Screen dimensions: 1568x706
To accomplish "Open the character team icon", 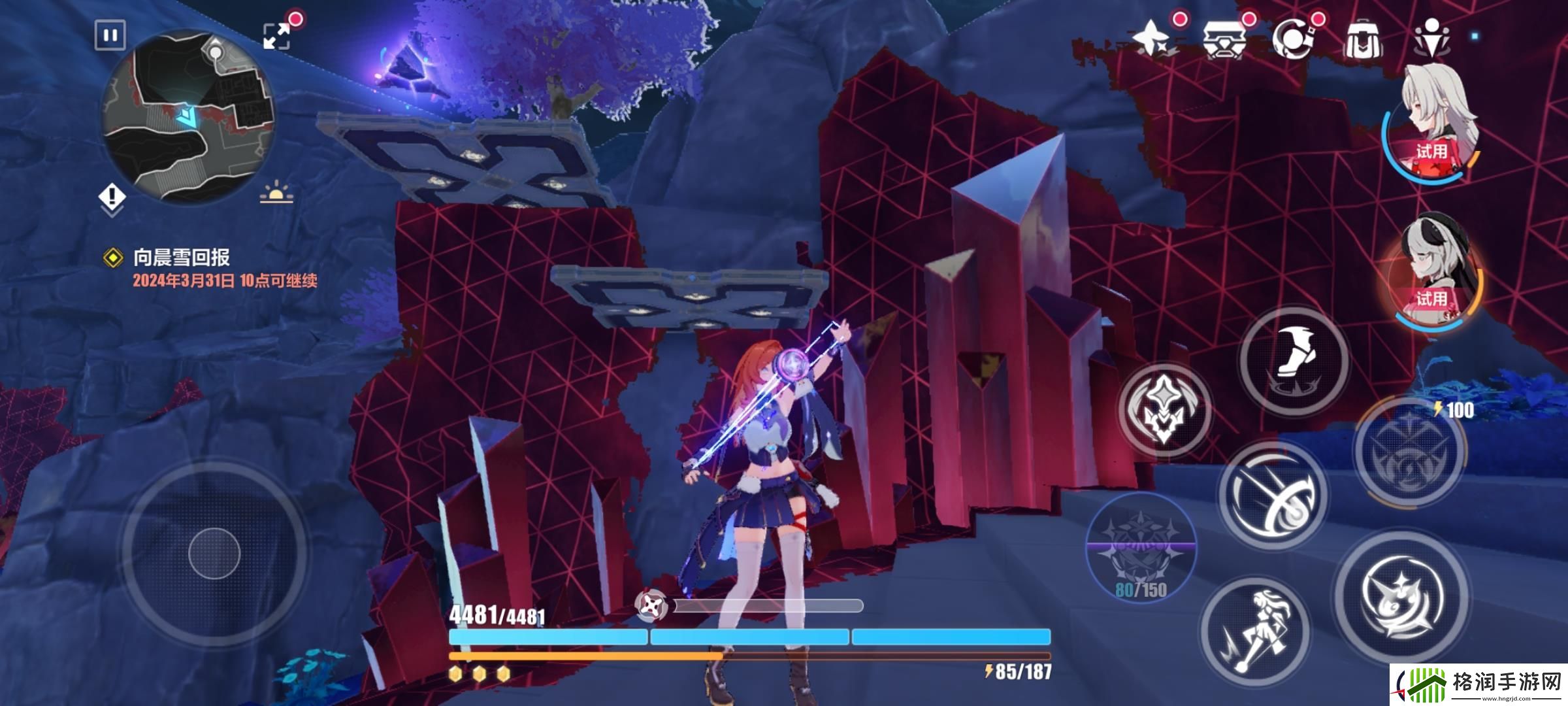I will coord(1431,39).
